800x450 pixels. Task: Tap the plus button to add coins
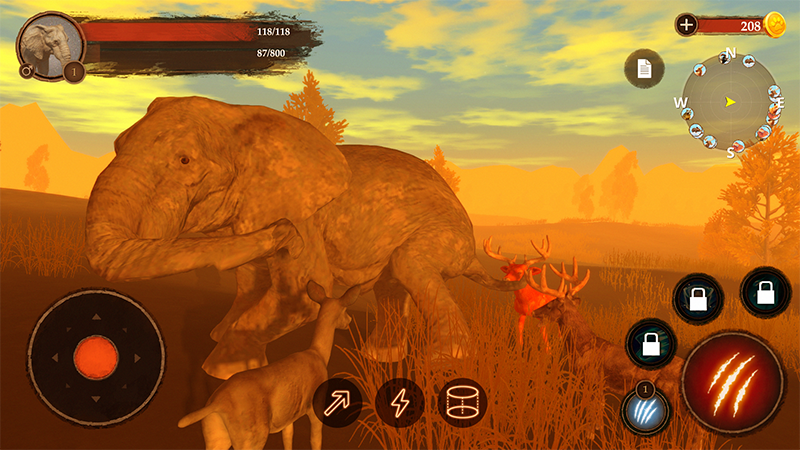(686, 25)
